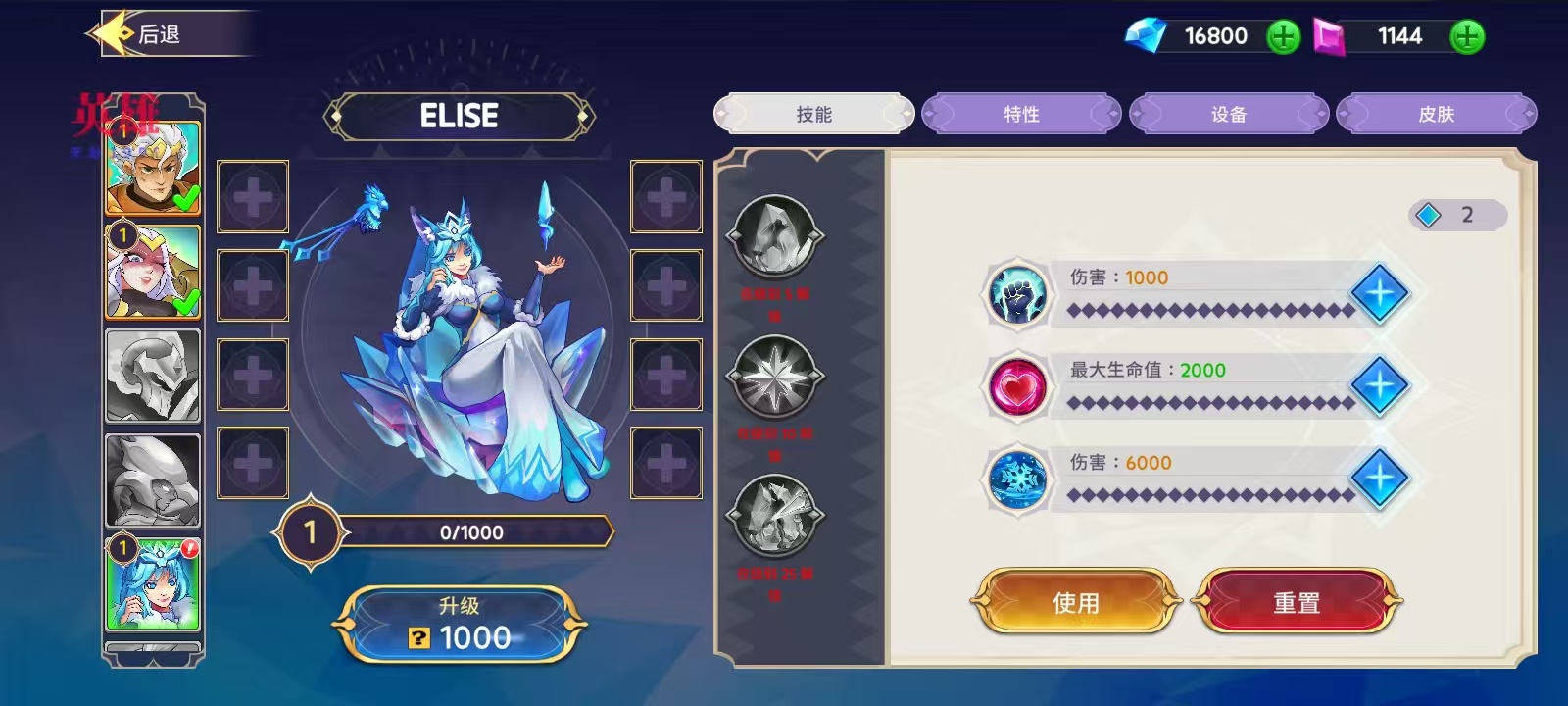Select the heart max-HP skill icon
The height and width of the screenshot is (706, 1568).
1016,385
